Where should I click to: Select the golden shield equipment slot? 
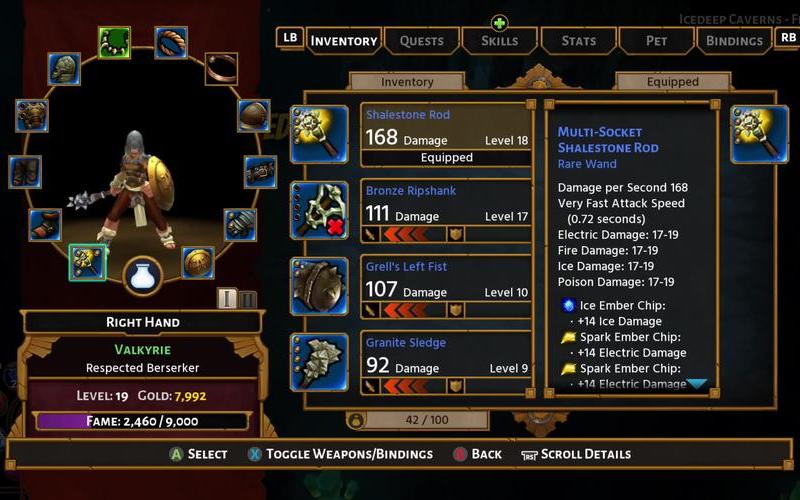pyautogui.click(x=198, y=263)
